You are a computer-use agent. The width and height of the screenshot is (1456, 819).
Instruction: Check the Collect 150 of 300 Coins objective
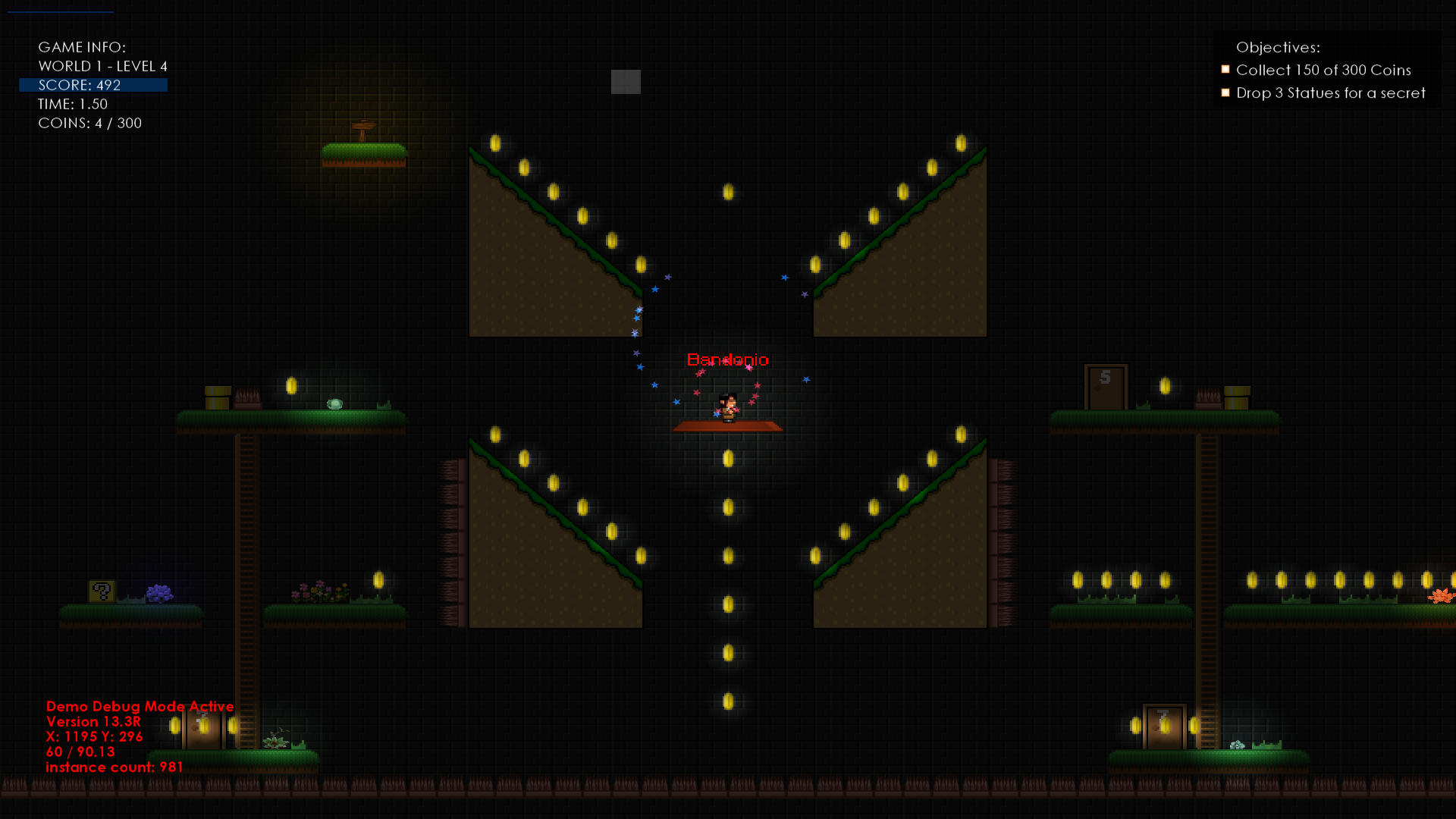[x=1226, y=69]
